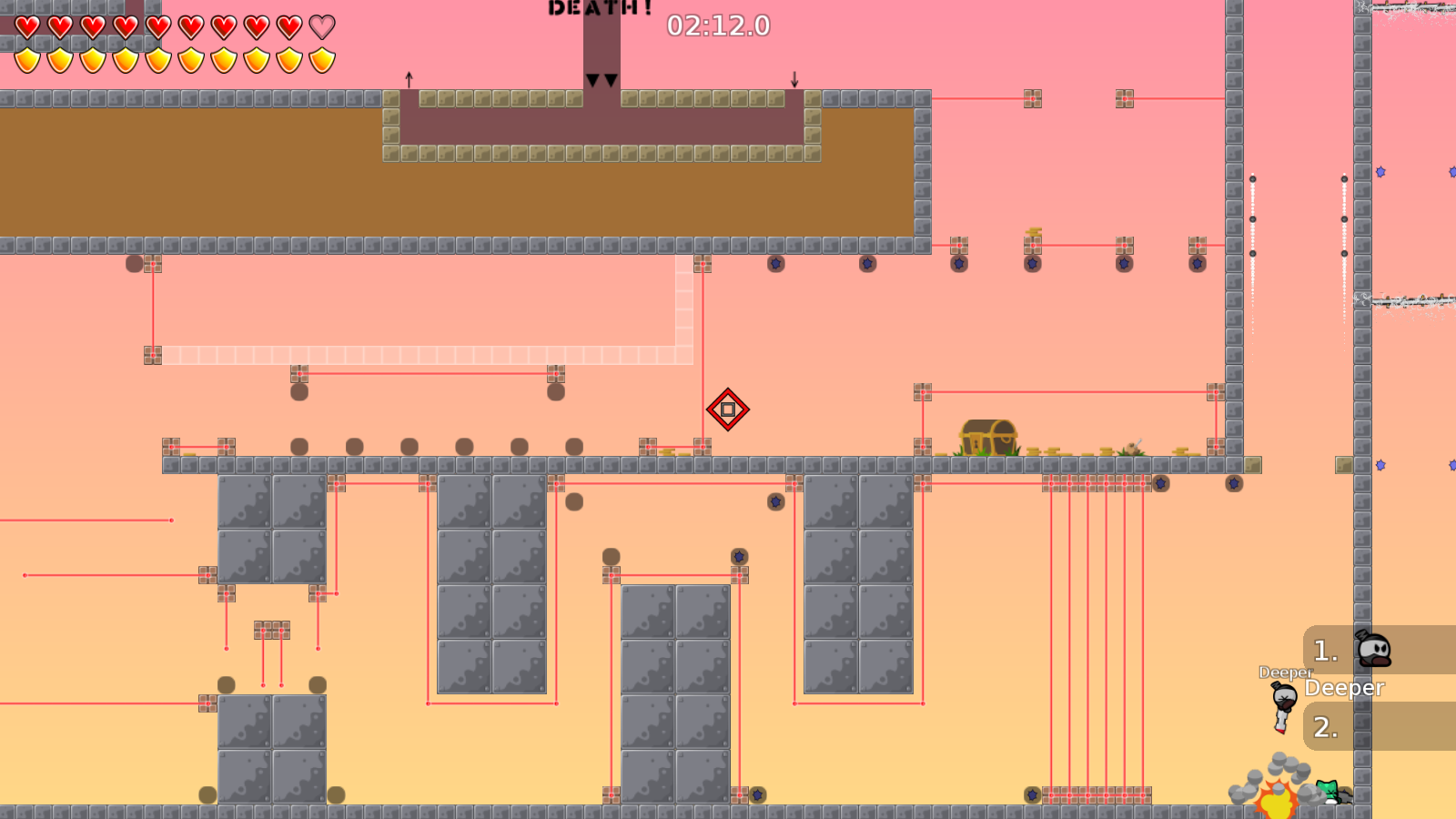1456x819 pixels.
Task: Click the fifth red heart icon
Action: click(x=157, y=27)
